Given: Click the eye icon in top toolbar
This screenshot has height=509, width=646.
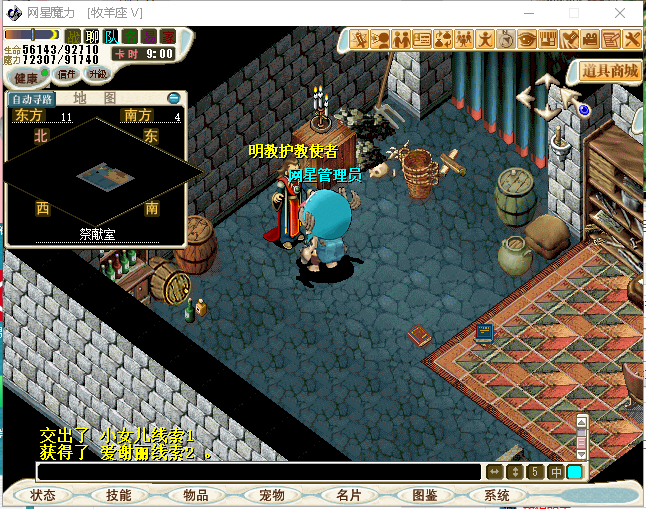Looking at the screenshot, I should (x=526, y=40).
